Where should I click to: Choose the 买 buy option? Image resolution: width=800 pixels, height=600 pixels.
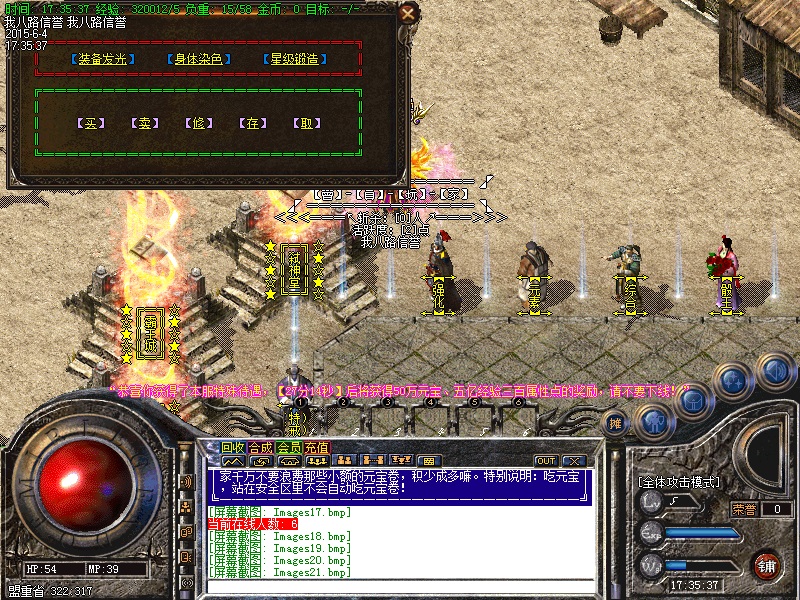(92, 124)
